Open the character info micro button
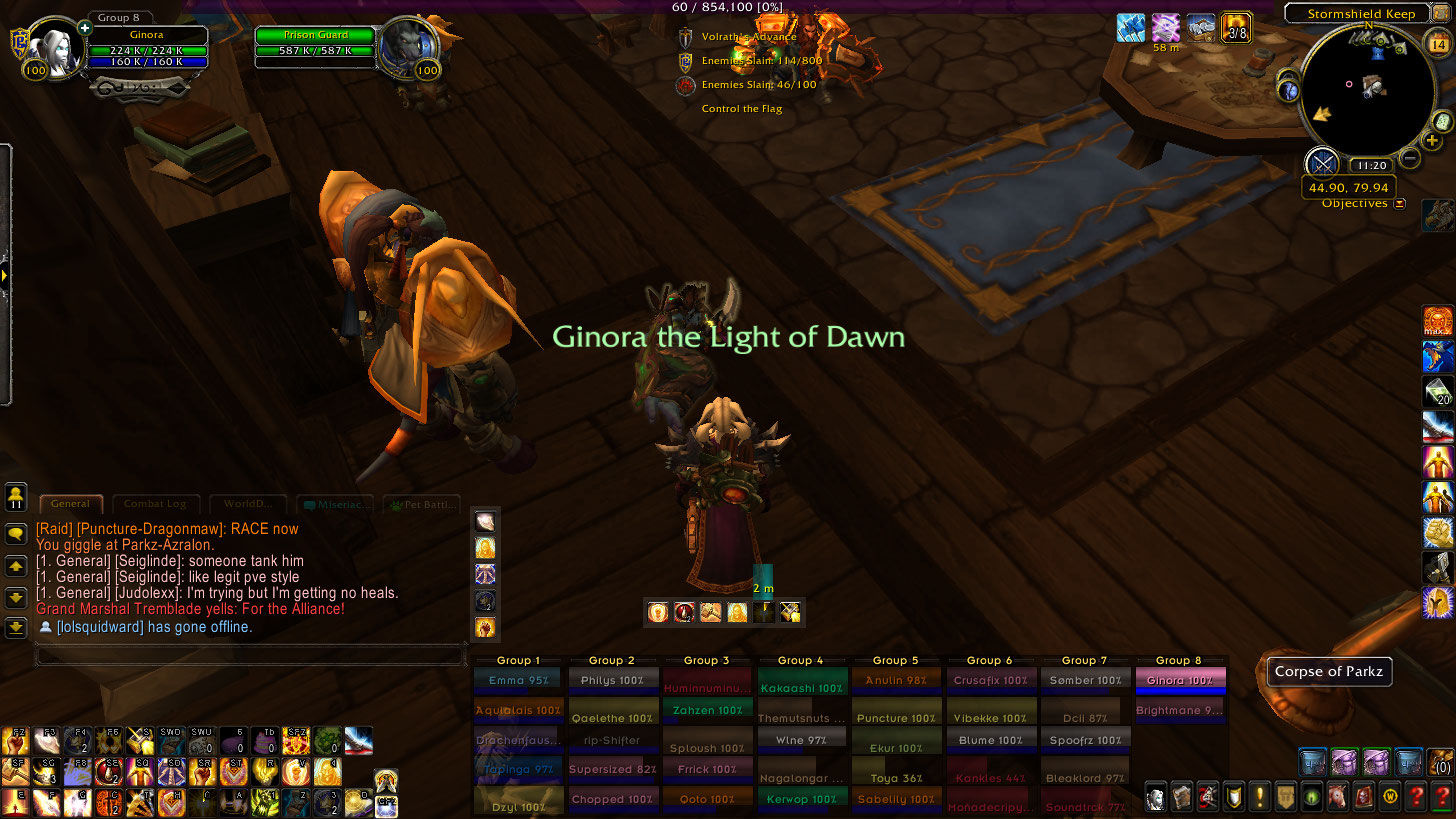The height and width of the screenshot is (819, 1456). (1156, 796)
